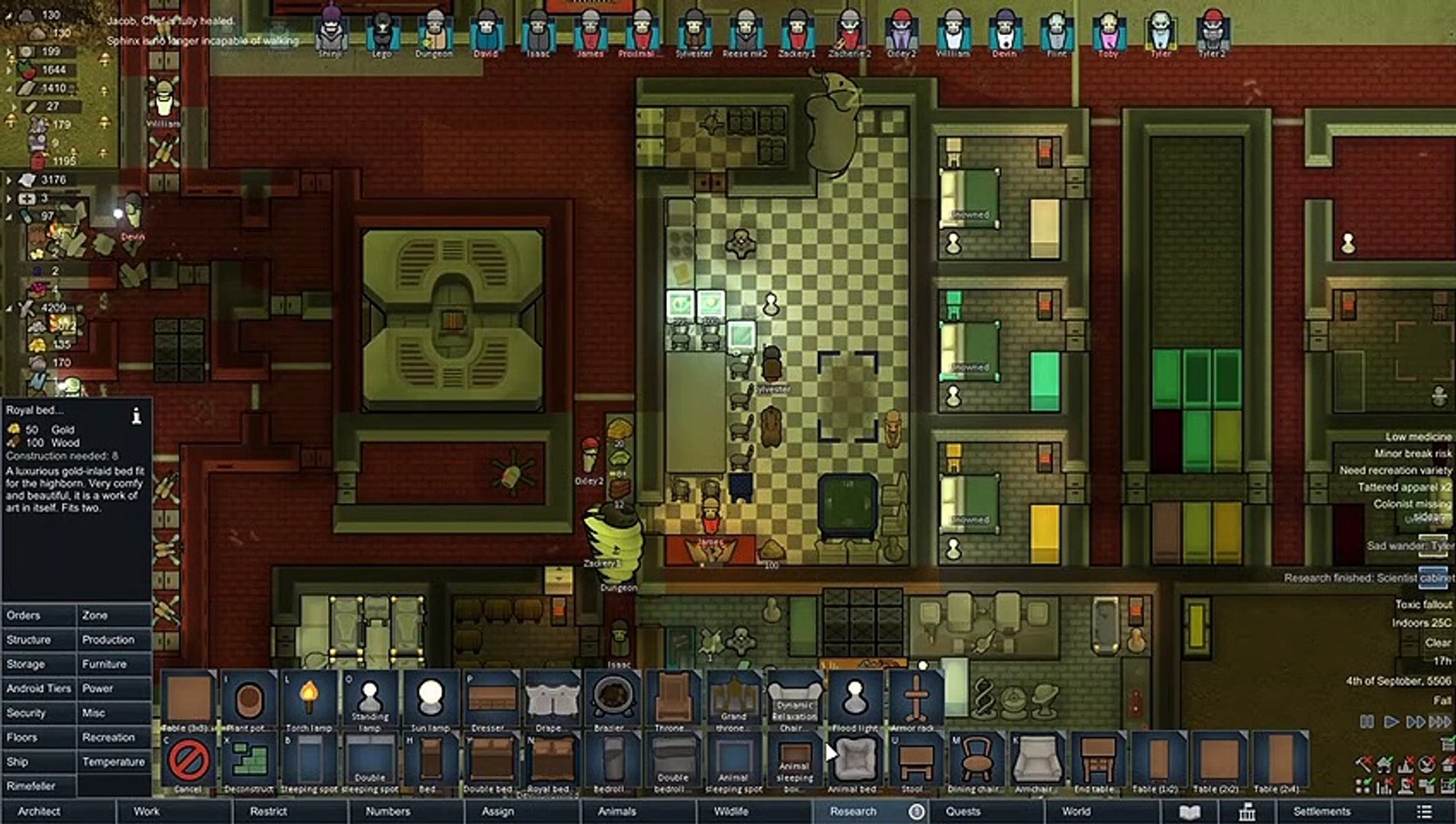This screenshot has width=1456, height=824.
Task: Show the Quests tab
Action: click(963, 811)
